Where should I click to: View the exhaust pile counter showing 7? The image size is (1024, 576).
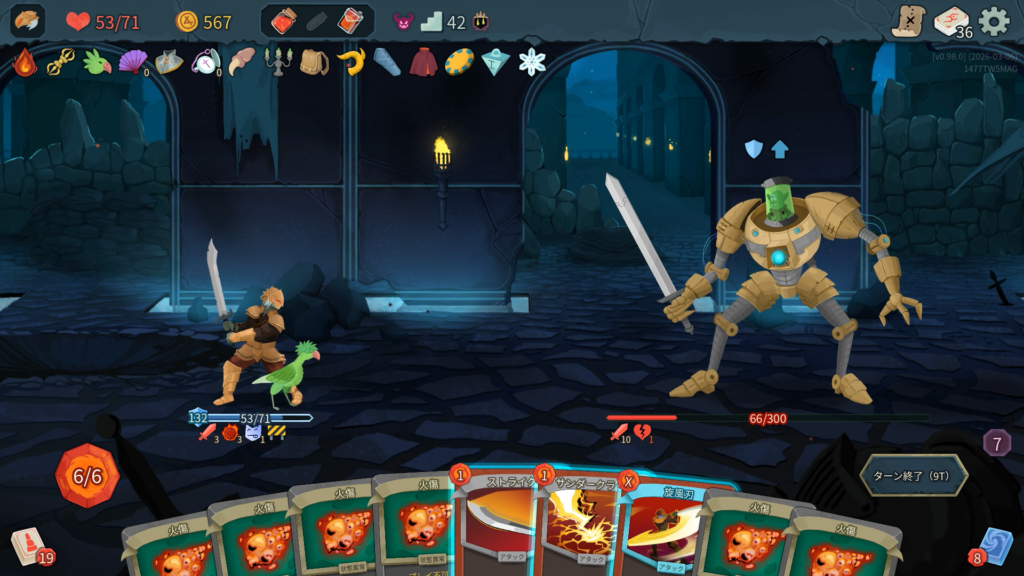(997, 442)
